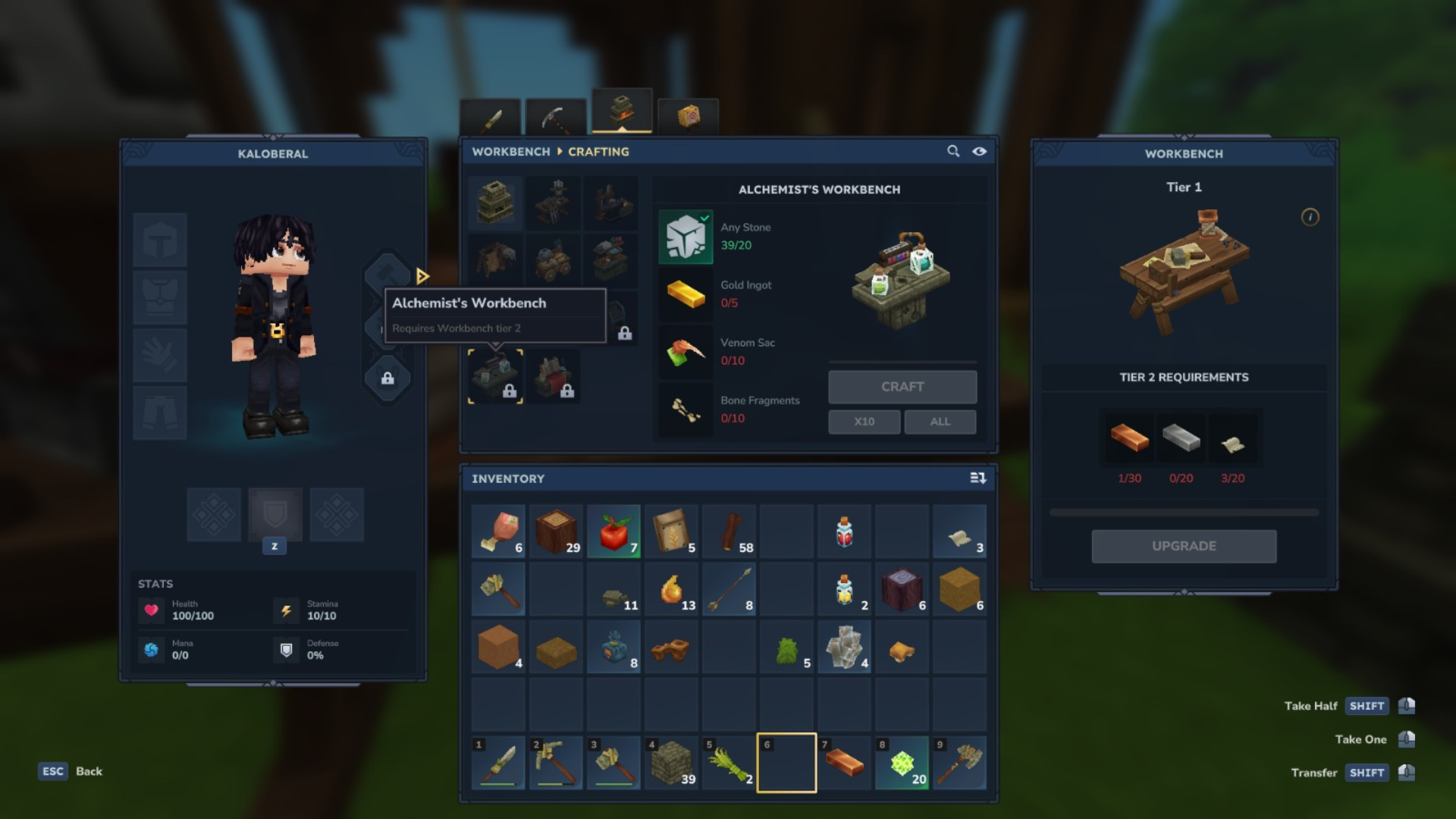1456x819 pixels.
Task: Click the inventory sort icon
Action: [978, 479]
